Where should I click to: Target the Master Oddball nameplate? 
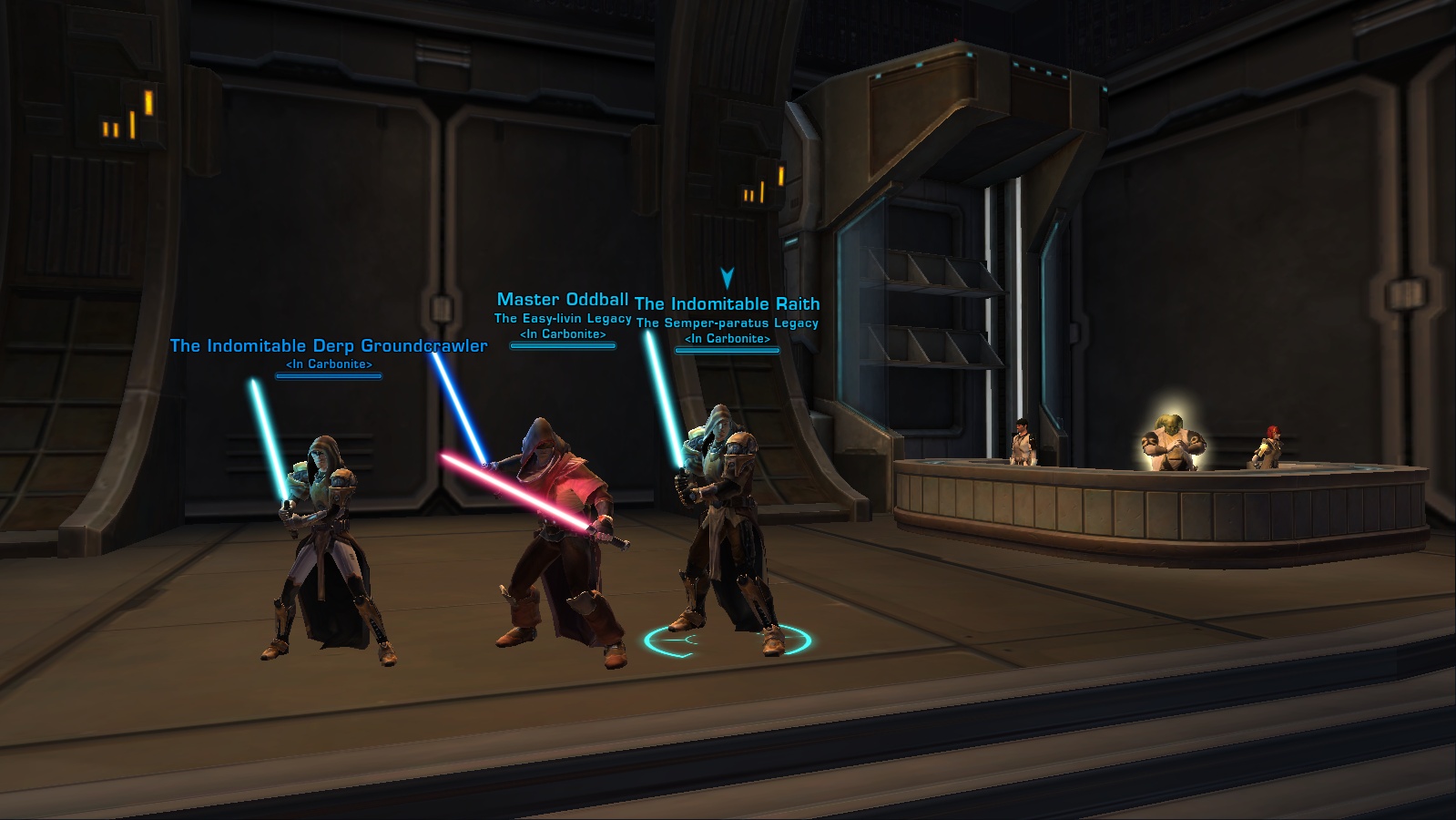tap(563, 300)
